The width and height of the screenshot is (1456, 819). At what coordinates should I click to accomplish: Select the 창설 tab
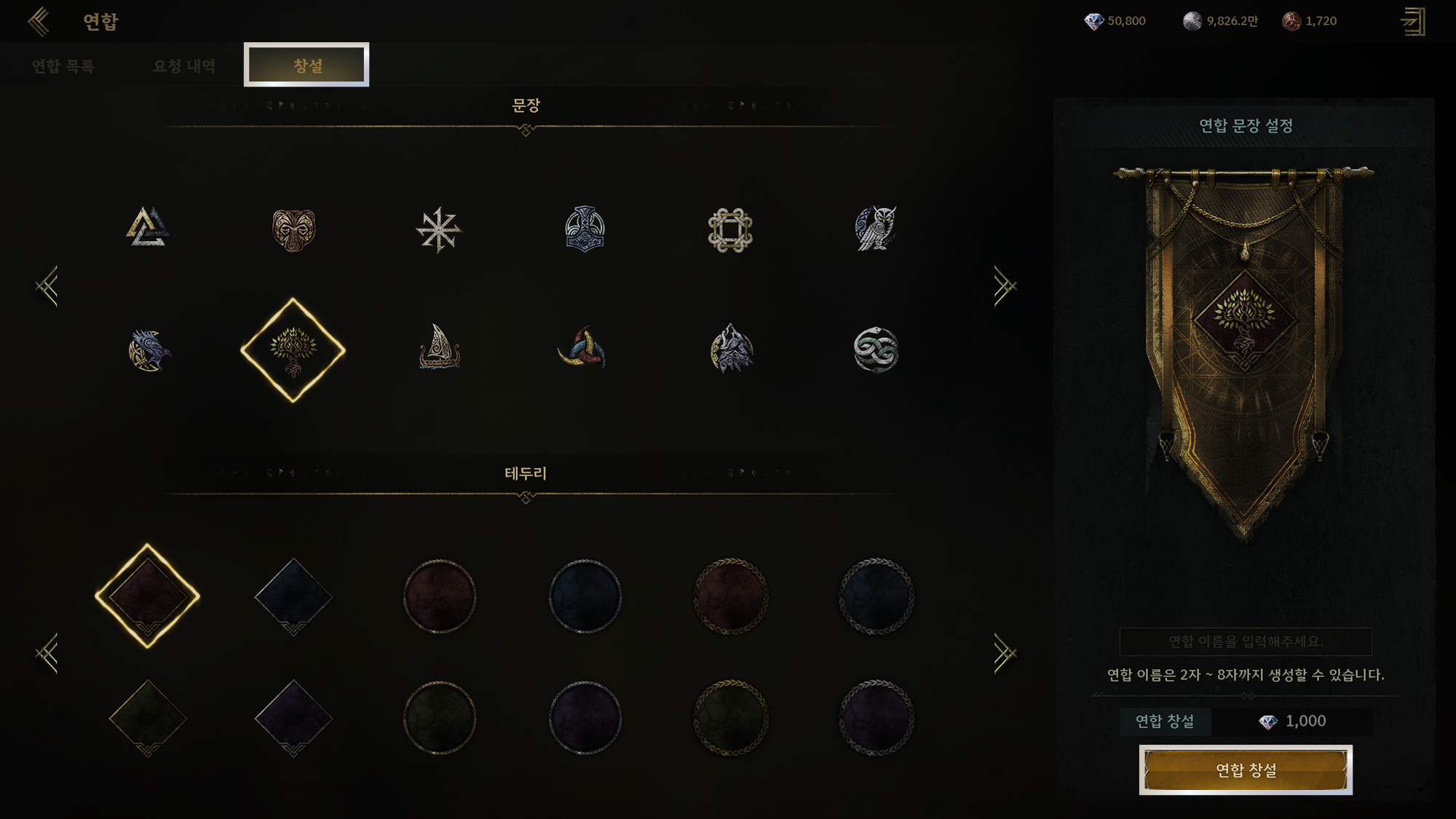click(x=306, y=66)
